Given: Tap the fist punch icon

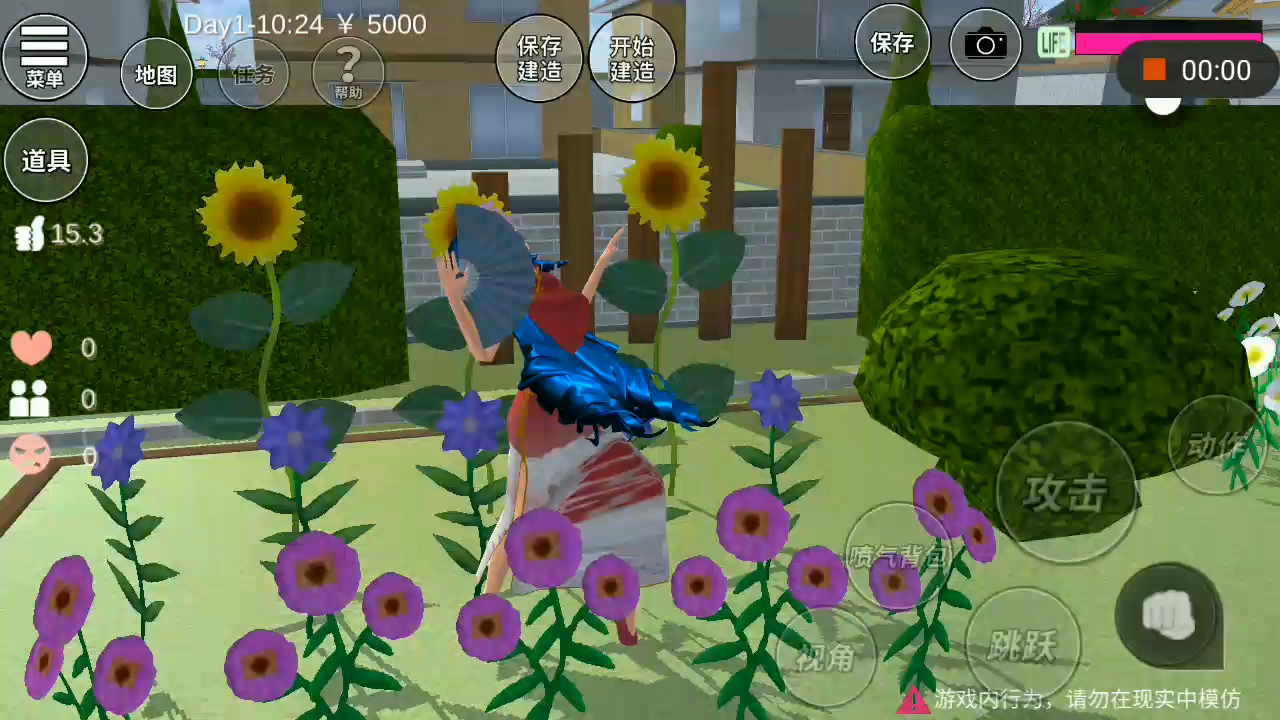Looking at the screenshot, I should tap(1168, 614).
